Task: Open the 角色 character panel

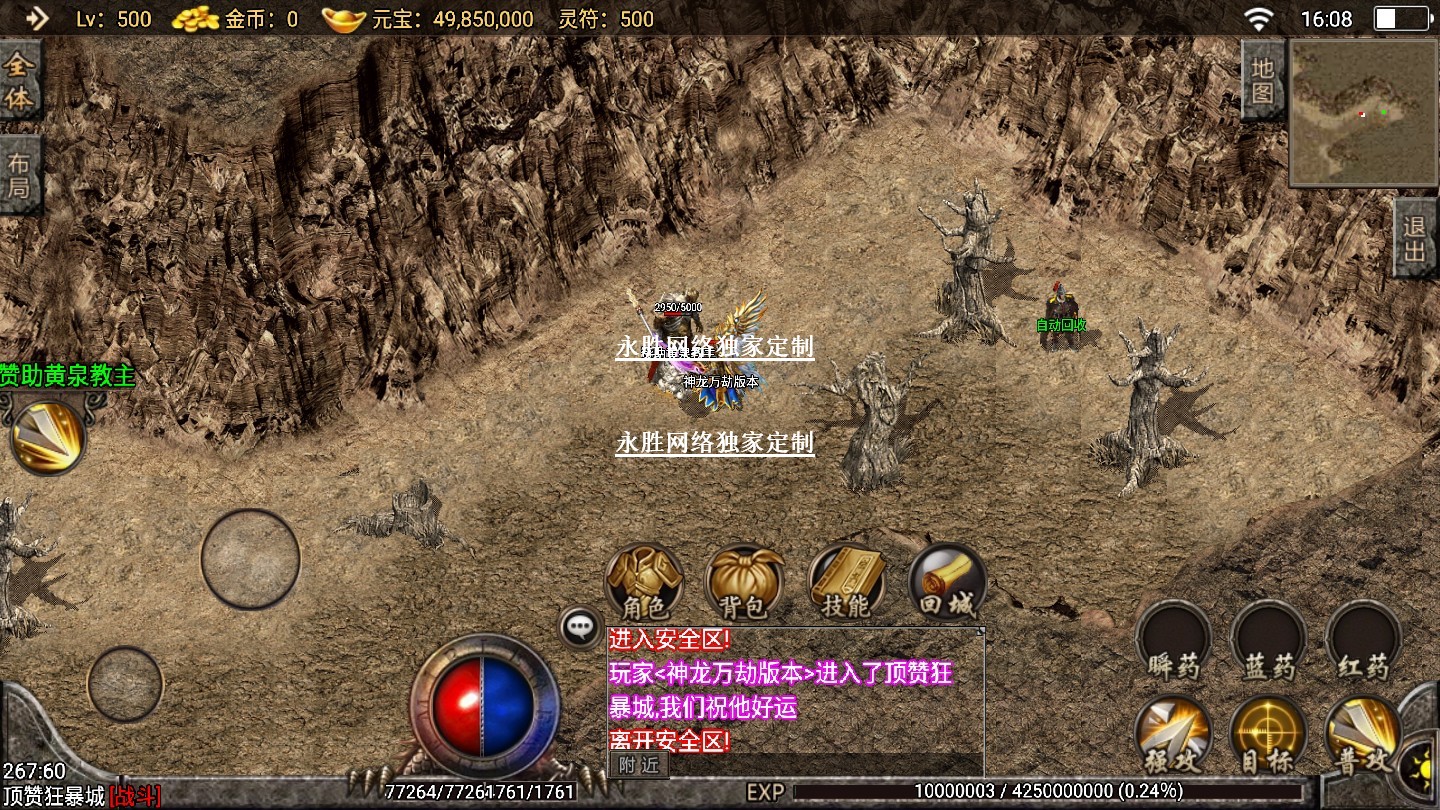Action: click(644, 581)
